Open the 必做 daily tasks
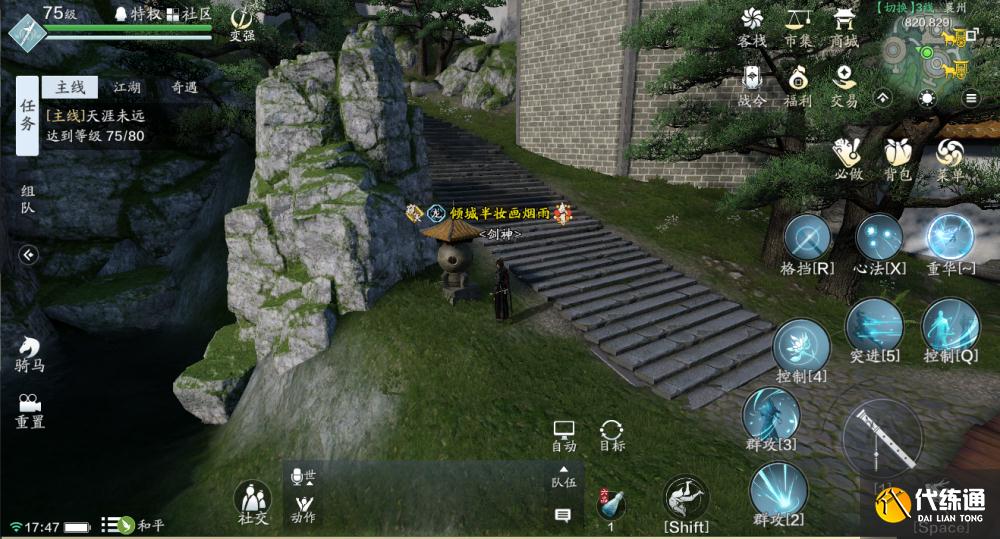This screenshot has height=539, width=1000. 848,155
